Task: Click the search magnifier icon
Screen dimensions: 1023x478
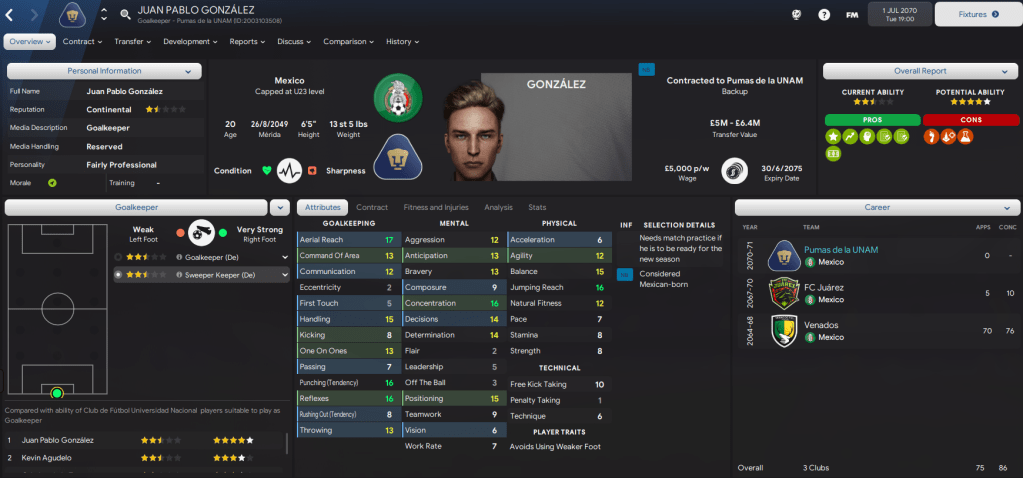Action: [x=125, y=15]
